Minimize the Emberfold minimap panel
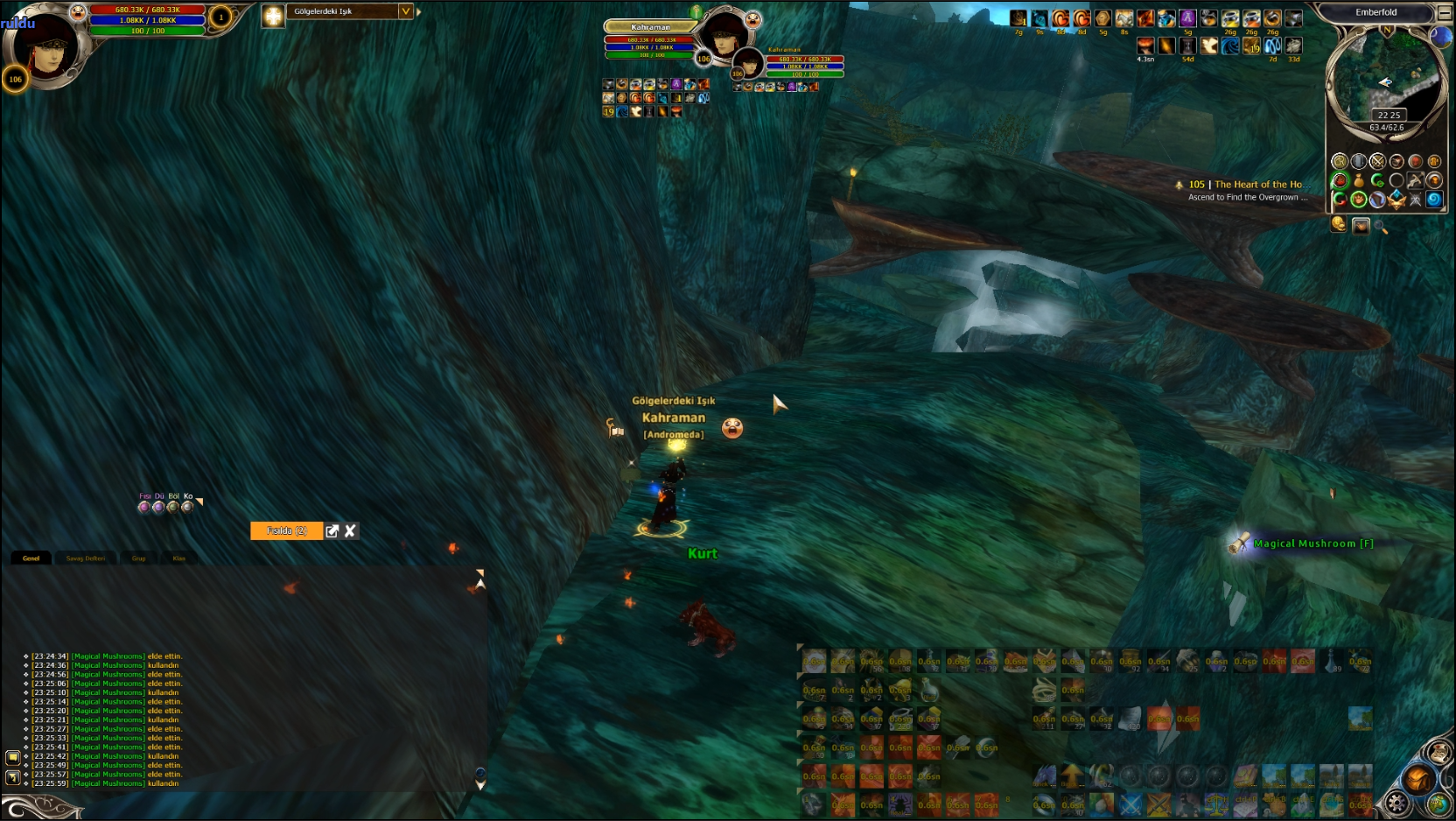Screen dimensions: 1456x821 (x=1445, y=12)
